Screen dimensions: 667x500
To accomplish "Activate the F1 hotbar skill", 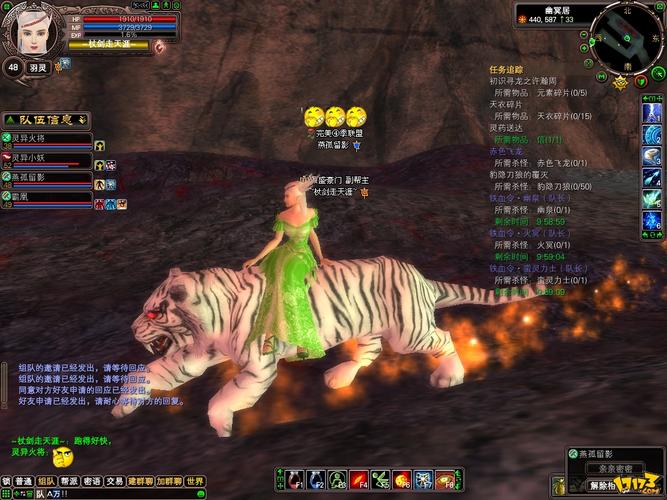I will tap(294, 478).
